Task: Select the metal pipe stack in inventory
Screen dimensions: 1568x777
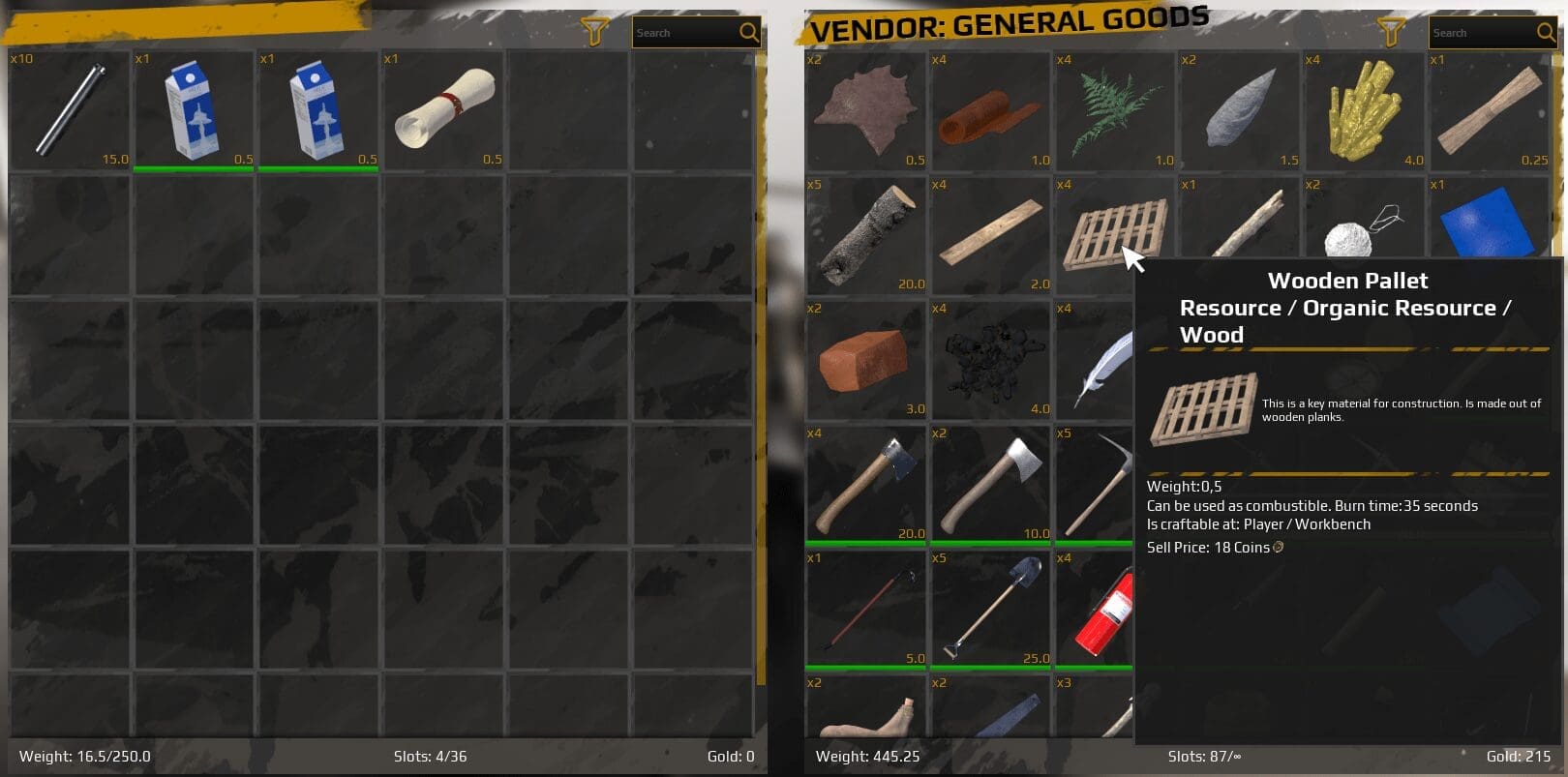Action: tap(70, 109)
